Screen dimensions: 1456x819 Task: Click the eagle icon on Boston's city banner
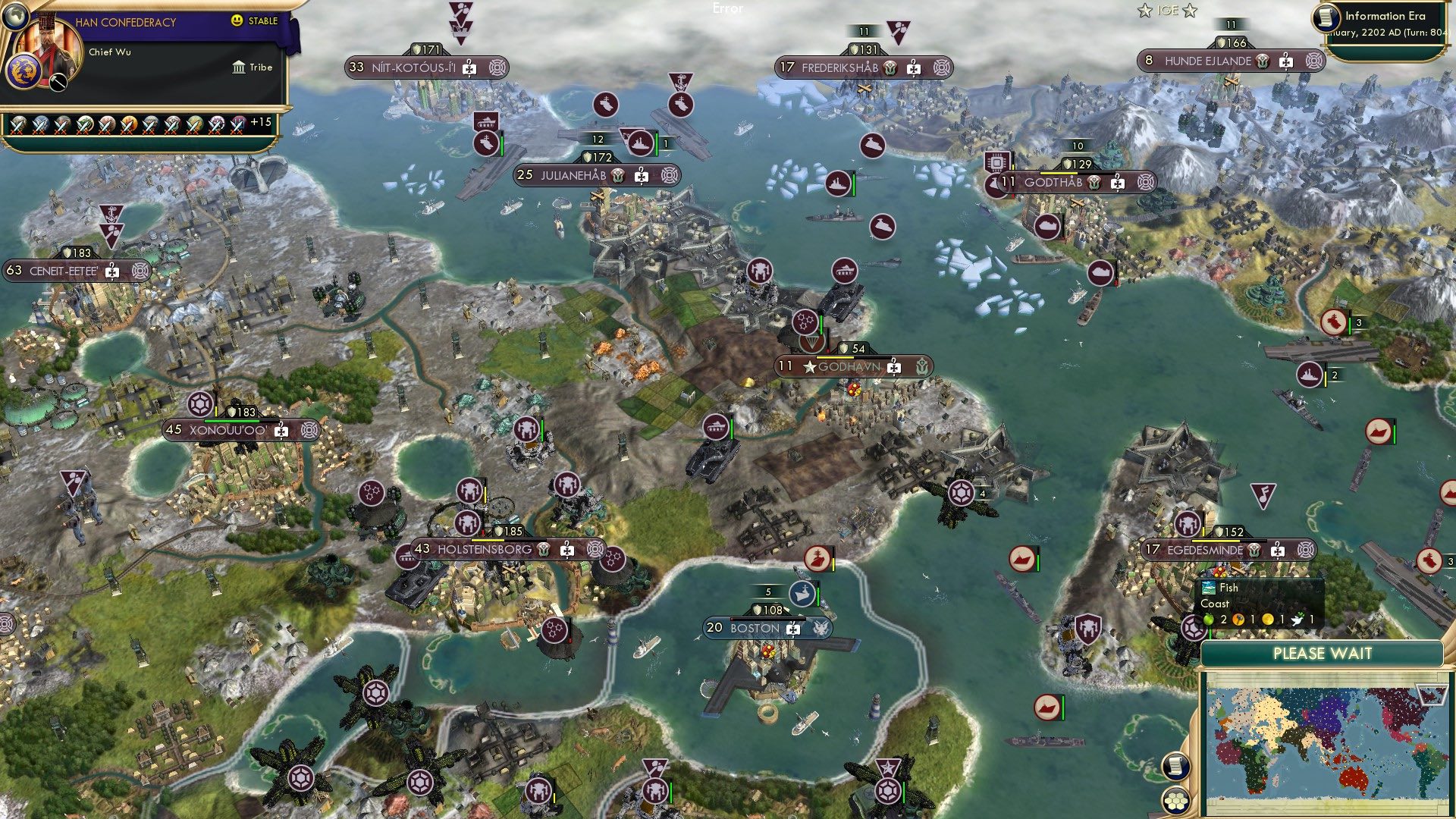click(x=821, y=628)
